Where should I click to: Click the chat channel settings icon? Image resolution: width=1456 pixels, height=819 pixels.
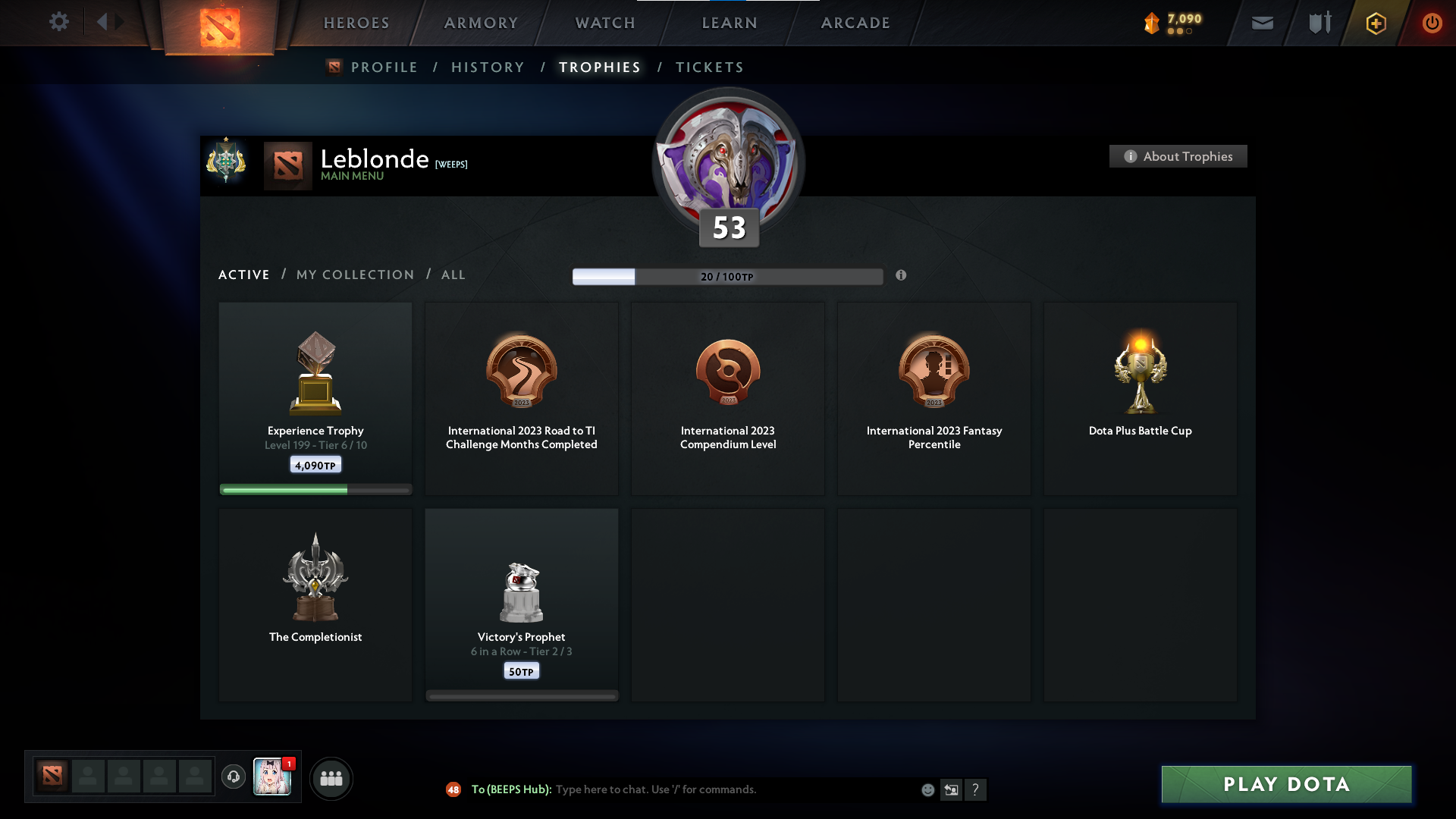click(x=952, y=789)
